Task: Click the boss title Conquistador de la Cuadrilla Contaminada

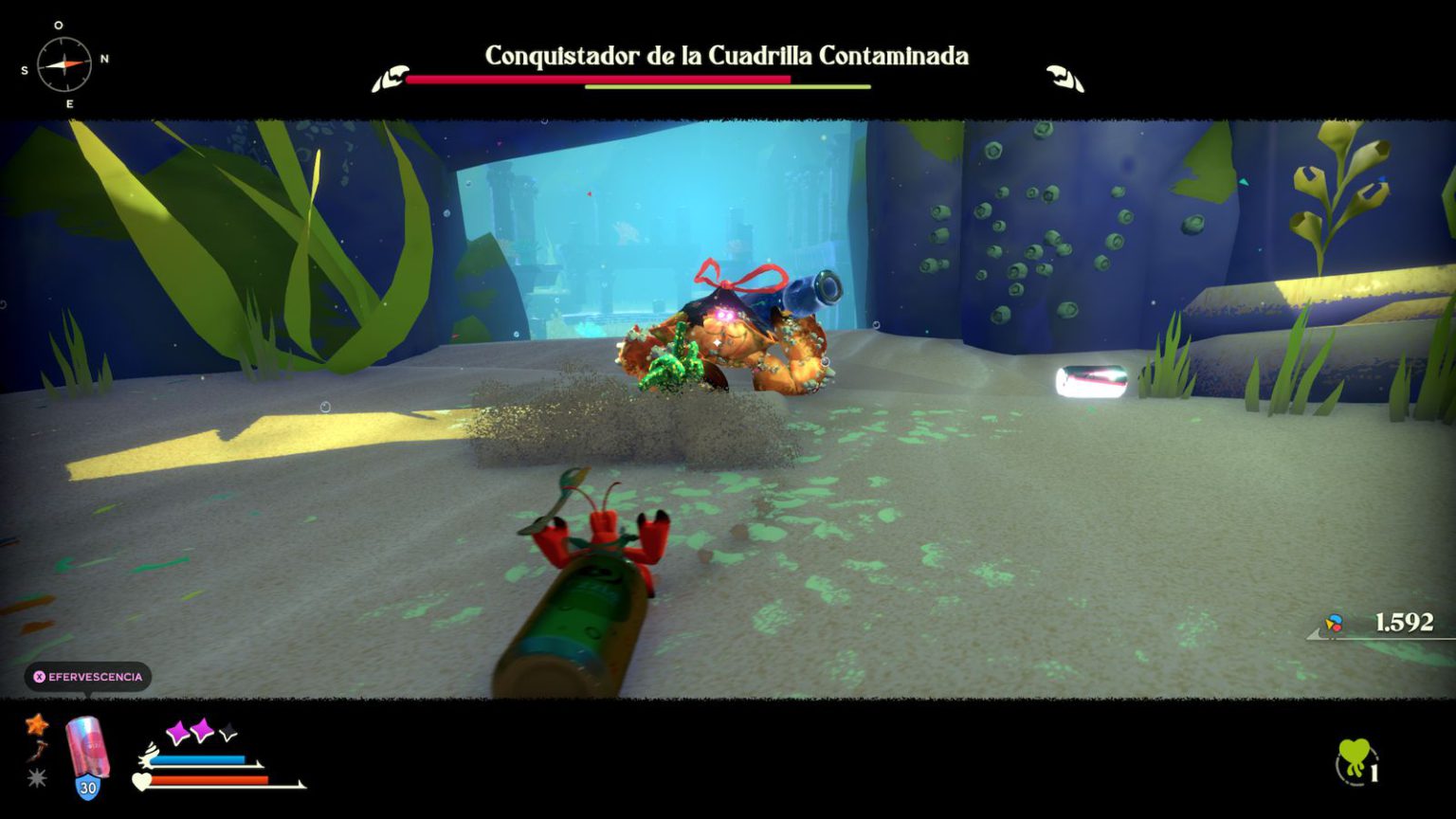Action: click(x=727, y=57)
